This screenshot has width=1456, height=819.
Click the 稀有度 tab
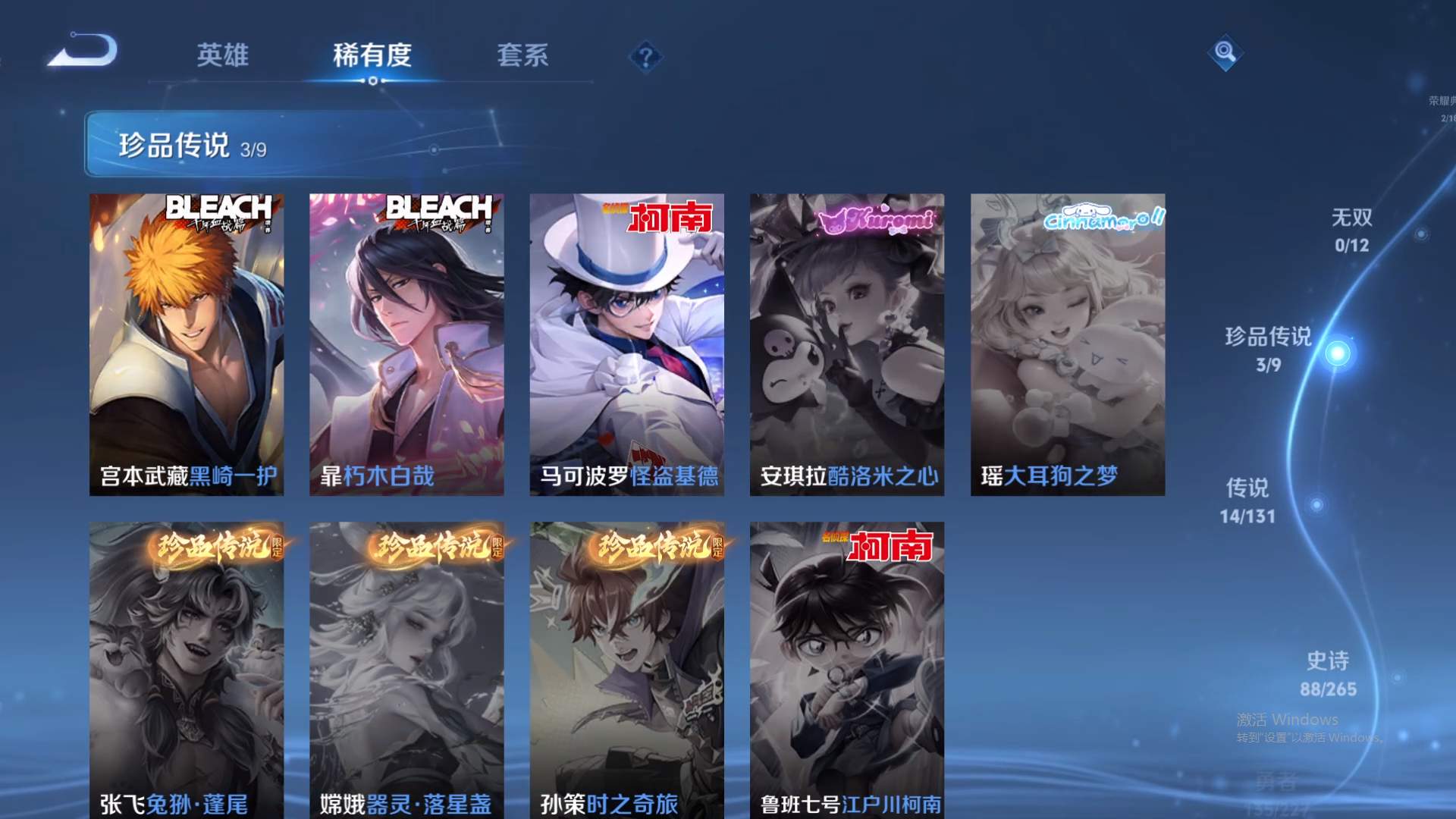[x=372, y=55]
